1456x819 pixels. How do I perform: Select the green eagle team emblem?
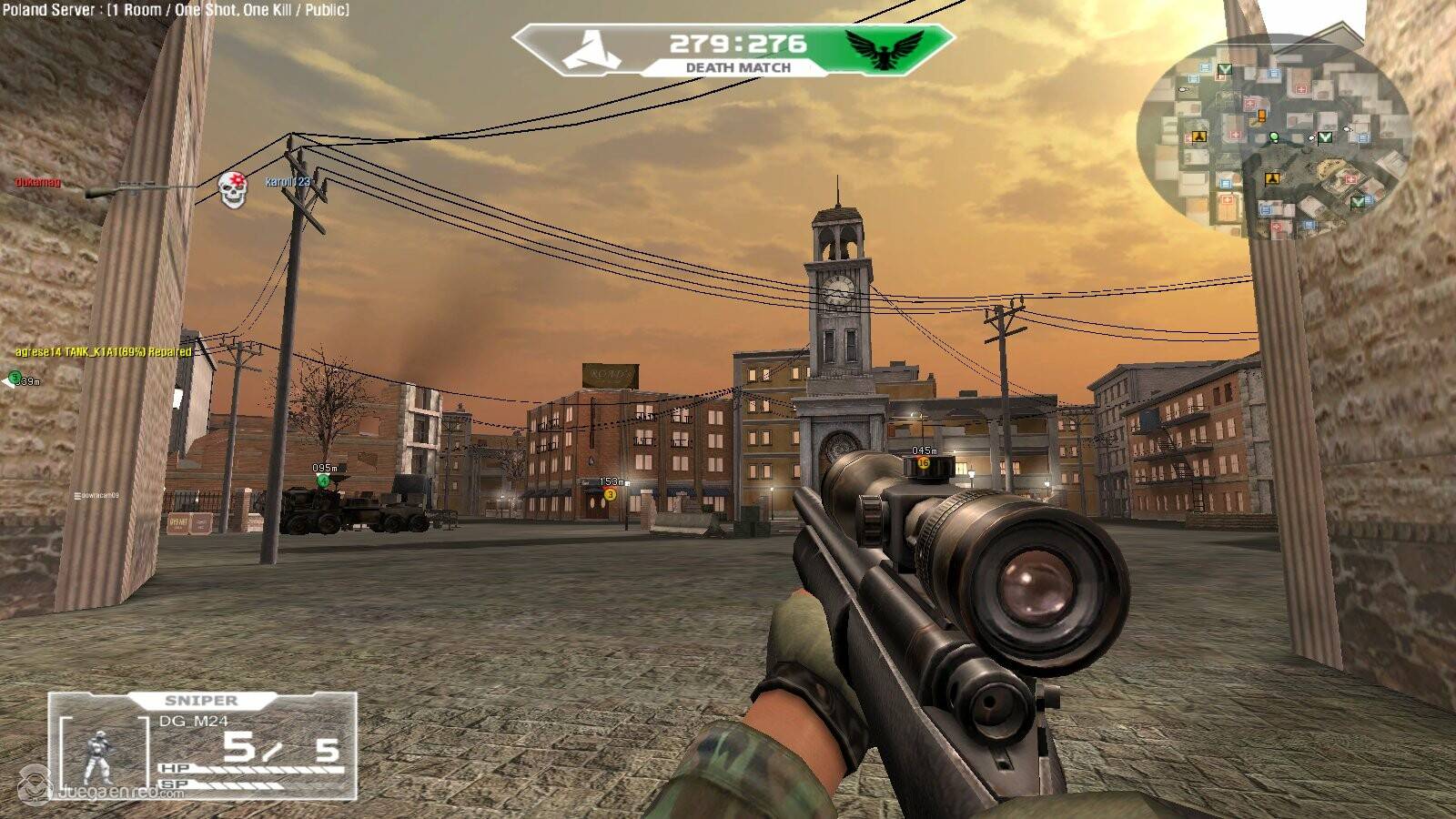(883, 47)
